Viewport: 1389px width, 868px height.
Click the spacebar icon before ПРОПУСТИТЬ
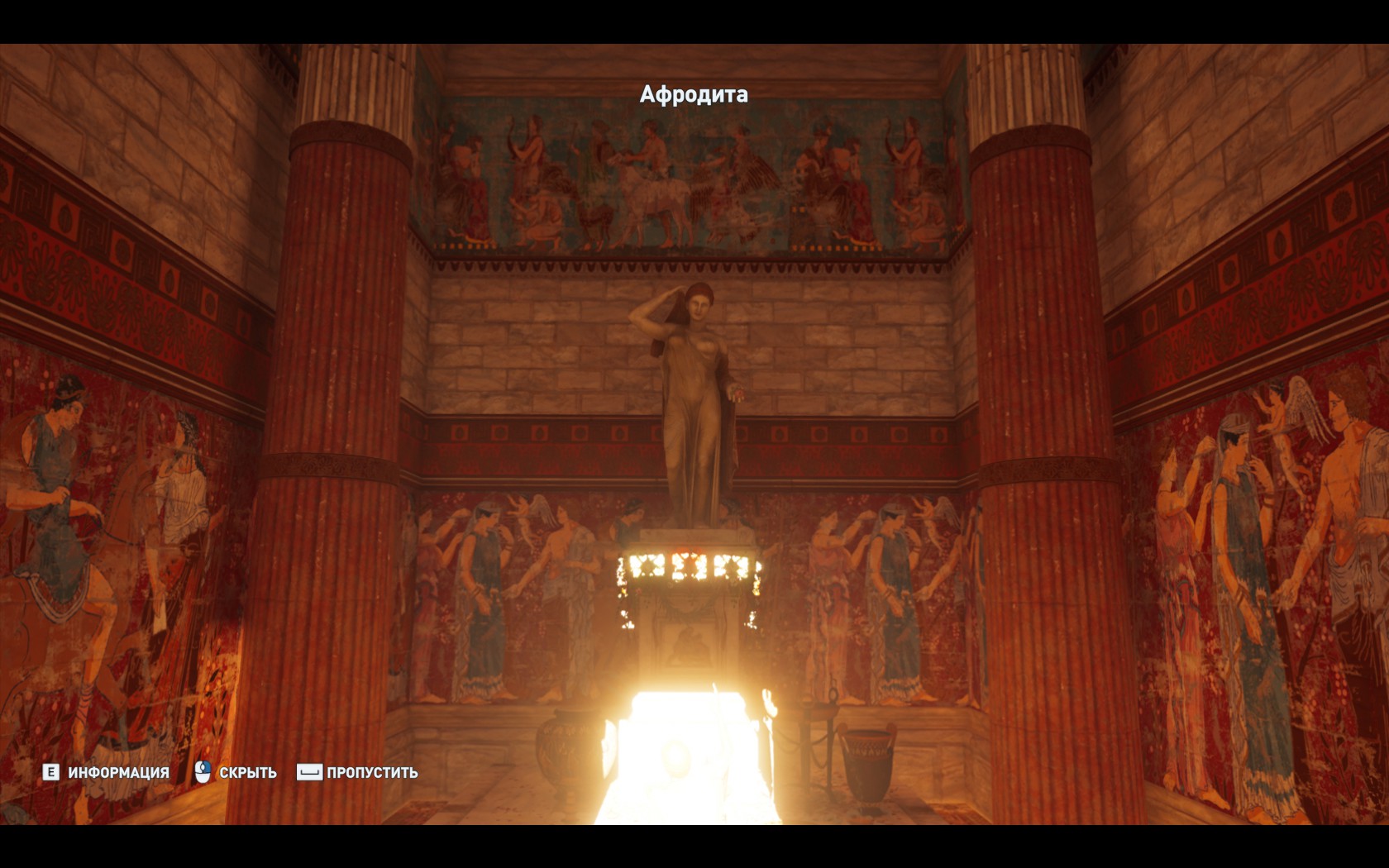310,773
